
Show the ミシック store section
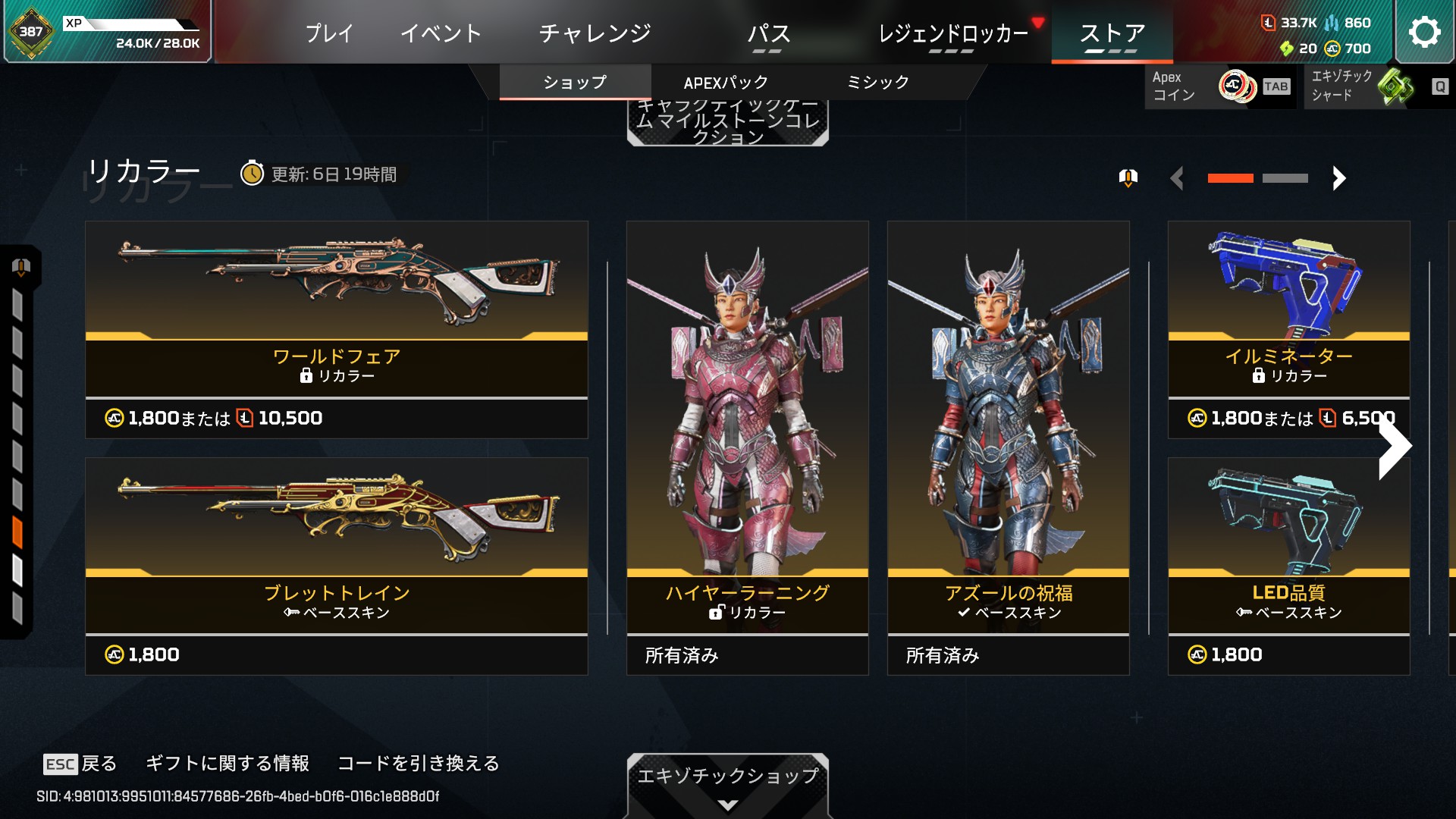[x=877, y=83]
